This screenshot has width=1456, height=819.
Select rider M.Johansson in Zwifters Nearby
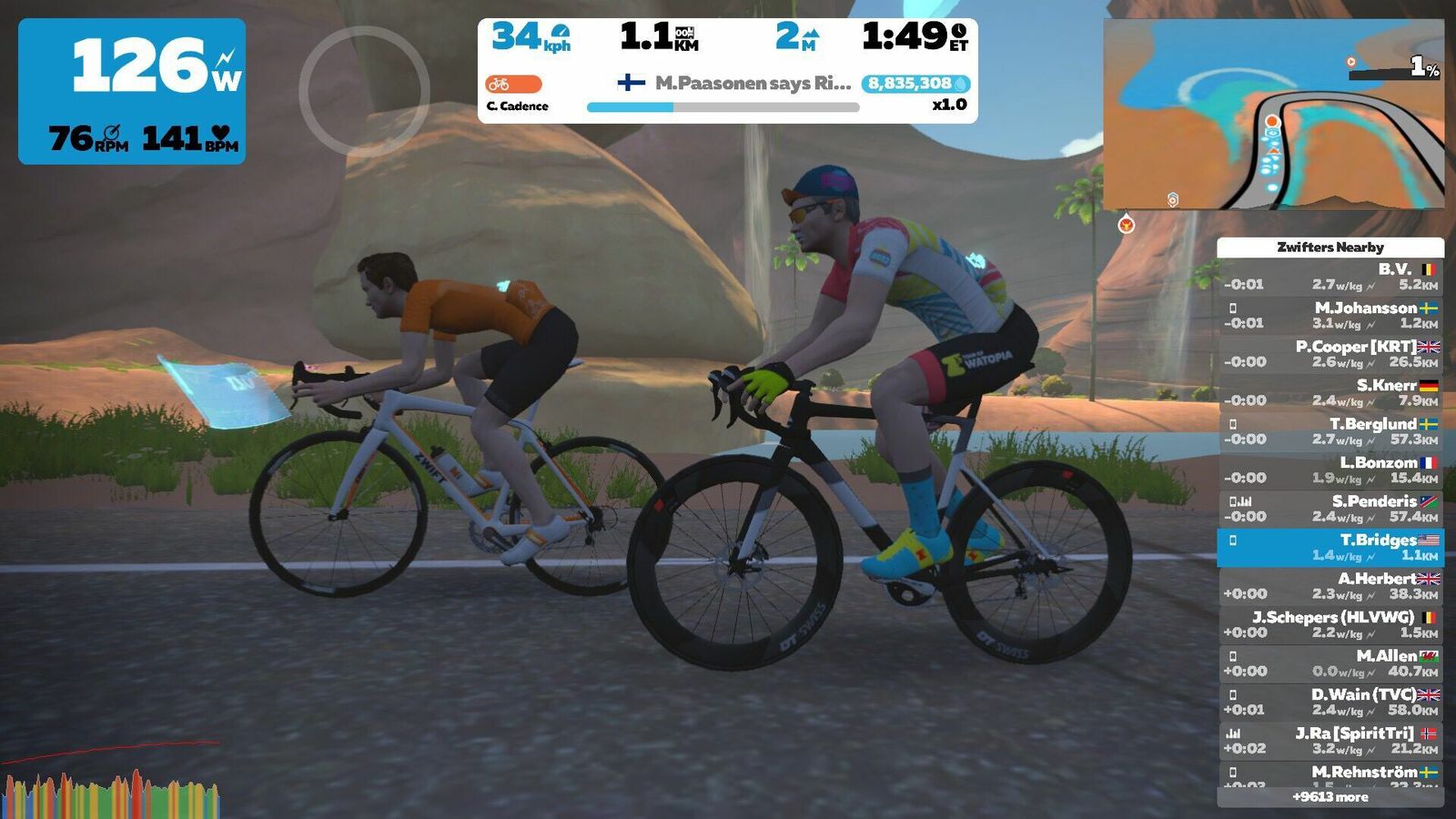coord(1330,315)
